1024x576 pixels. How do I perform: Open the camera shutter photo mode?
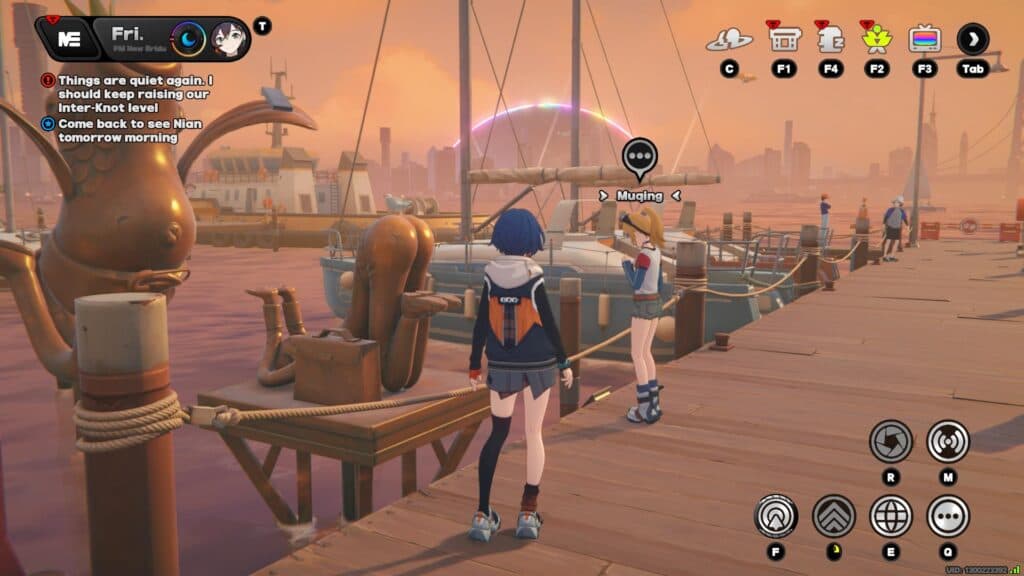pos(890,440)
